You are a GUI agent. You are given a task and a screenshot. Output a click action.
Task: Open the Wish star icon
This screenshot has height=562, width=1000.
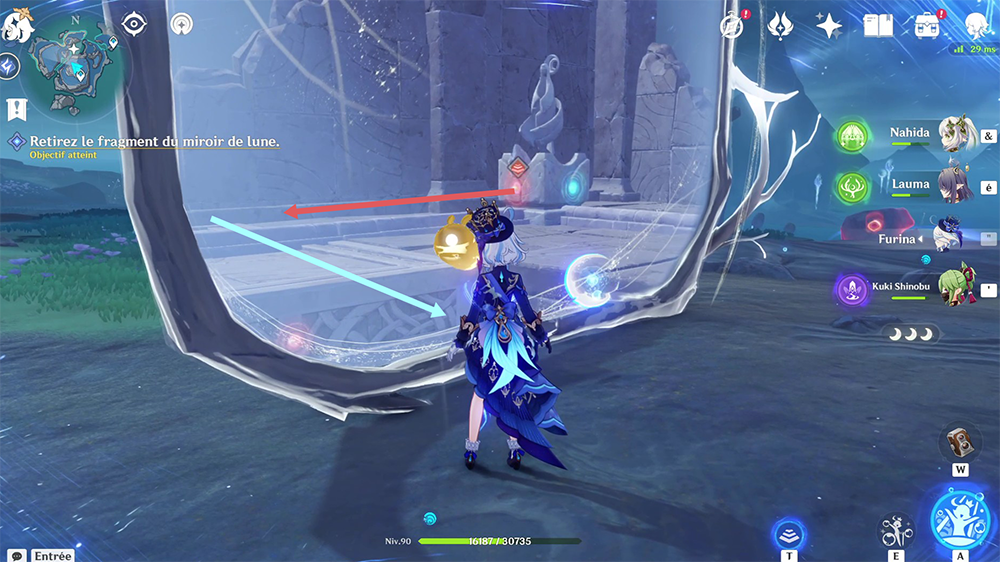coord(828,25)
